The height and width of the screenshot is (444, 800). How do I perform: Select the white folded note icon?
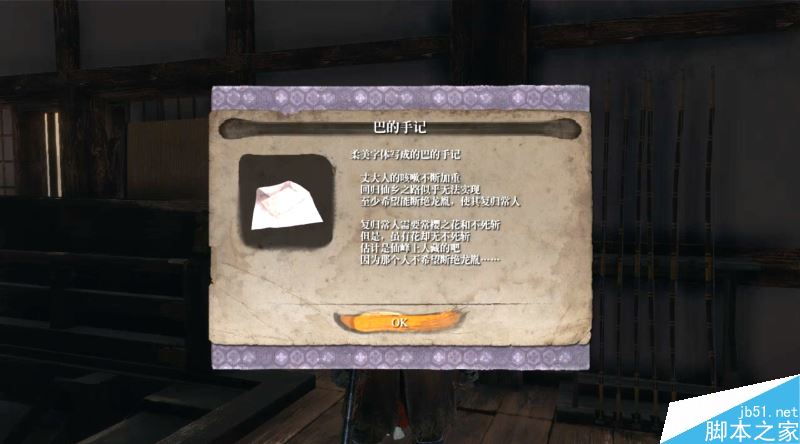pos(285,204)
